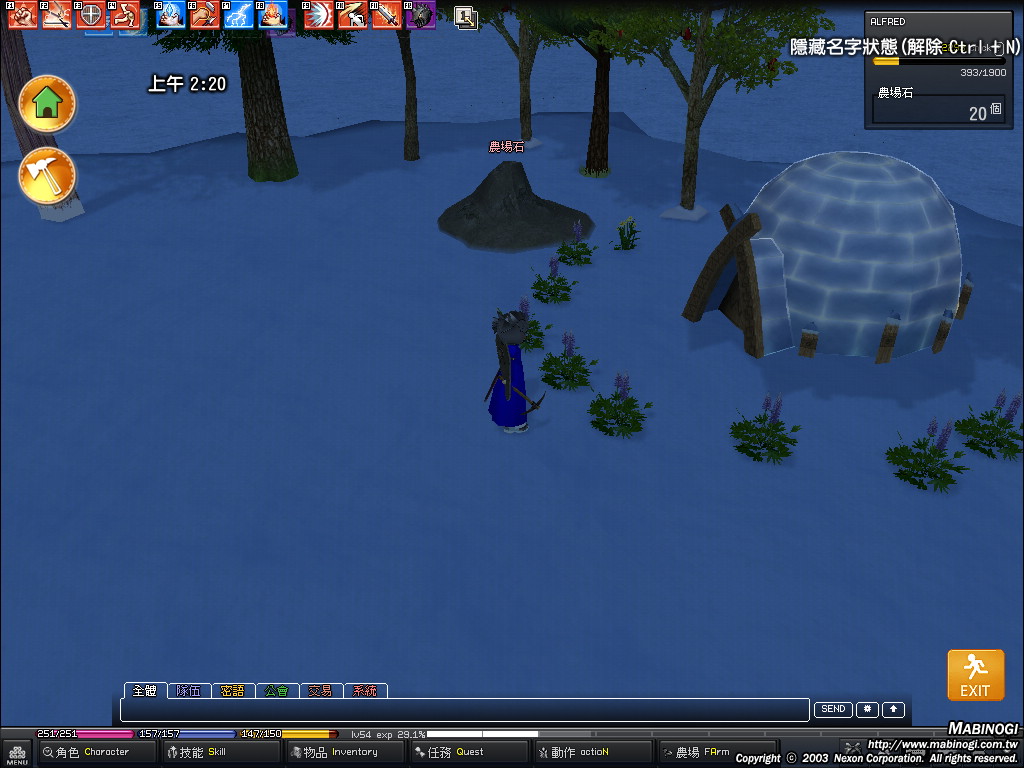Switch to the trade (交易) chat tab
This screenshot has height=768, width=1024.
click(320, 691)
